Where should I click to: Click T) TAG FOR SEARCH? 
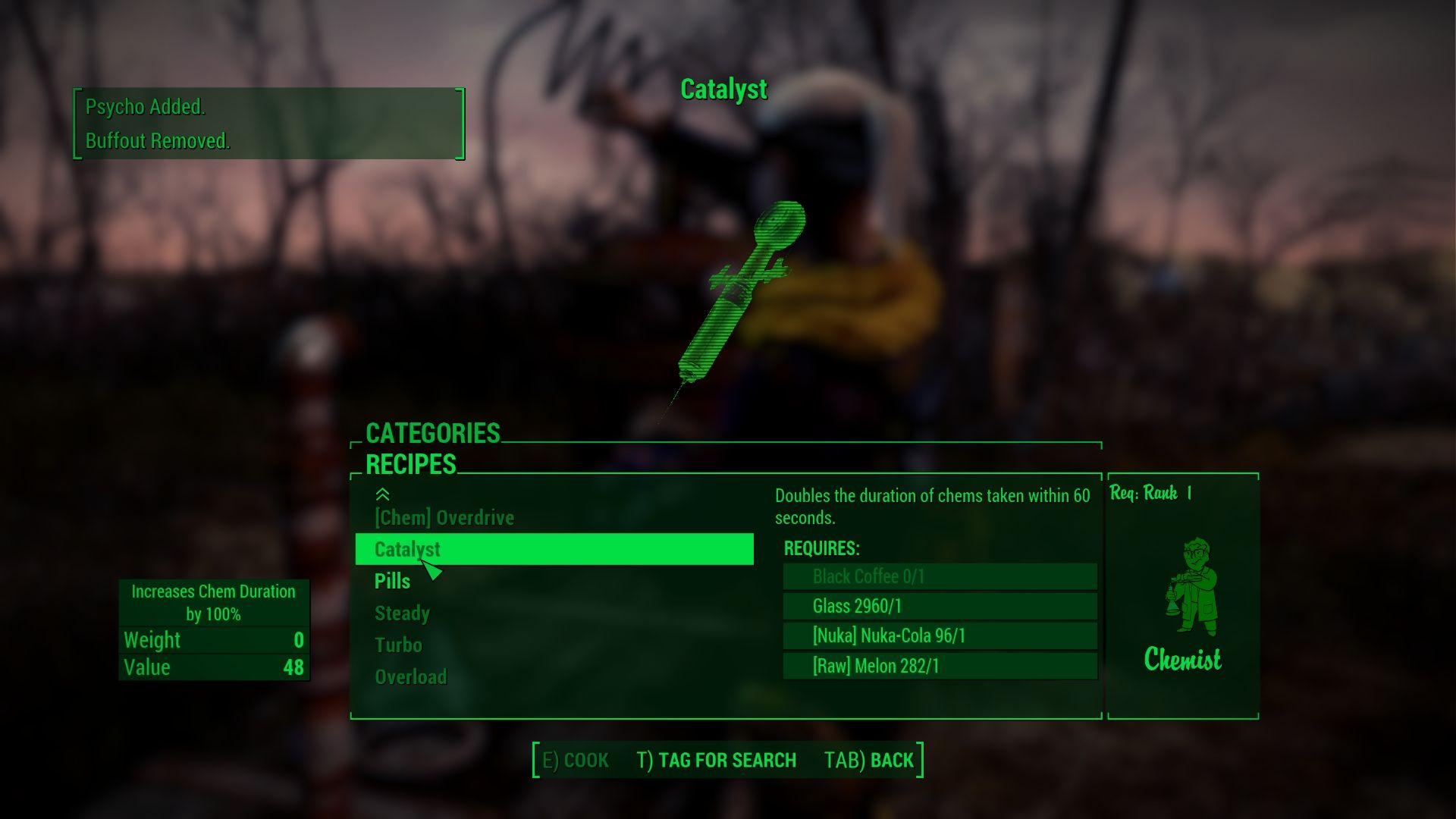tap(716, 760)
